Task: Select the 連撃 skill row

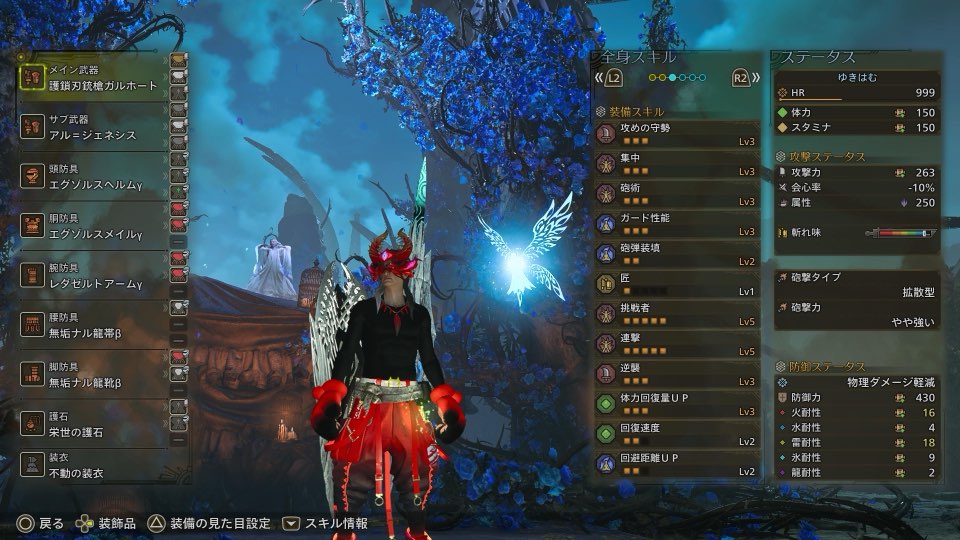Action: 676,344
